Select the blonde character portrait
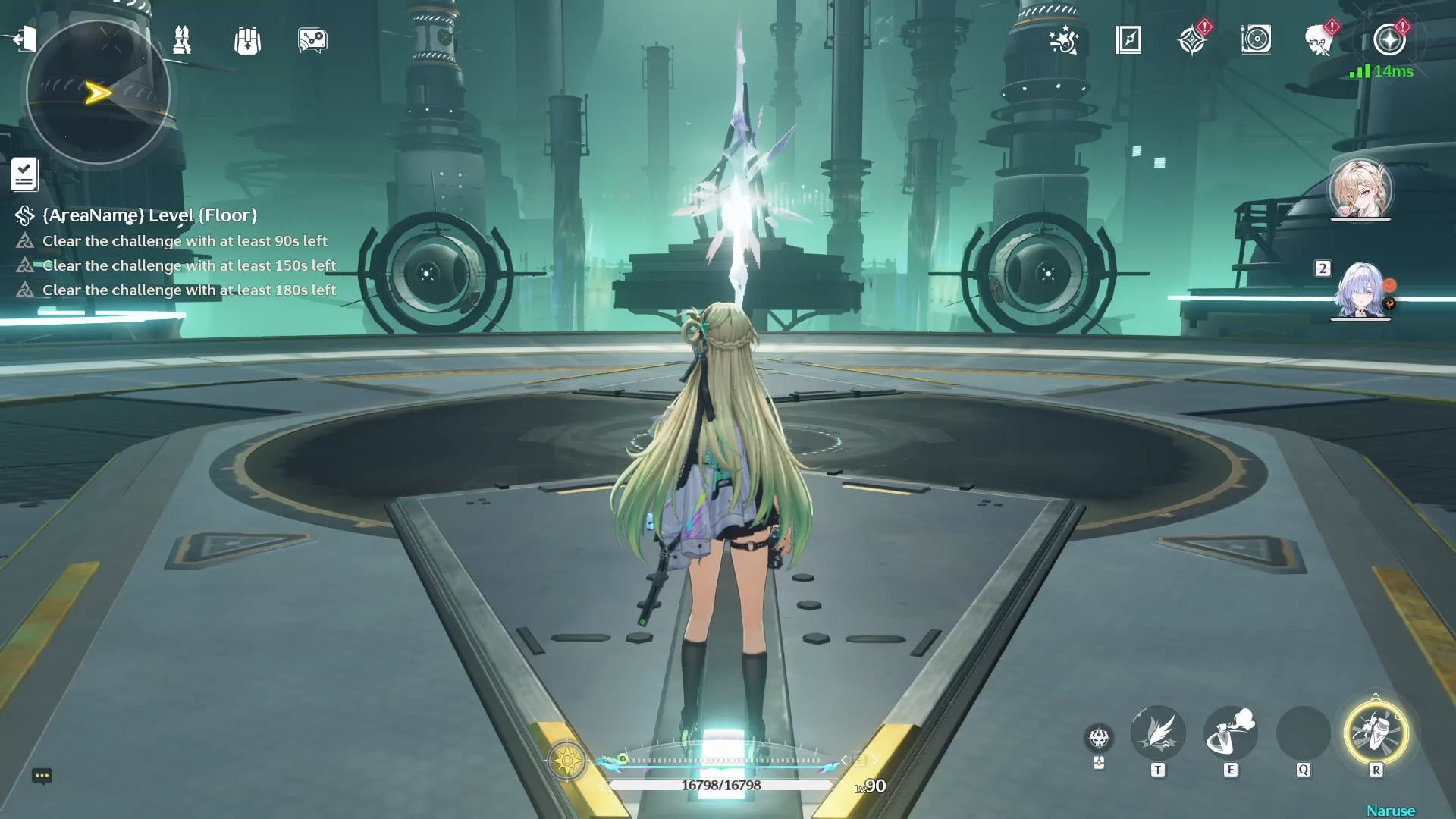 (1360, 189)
